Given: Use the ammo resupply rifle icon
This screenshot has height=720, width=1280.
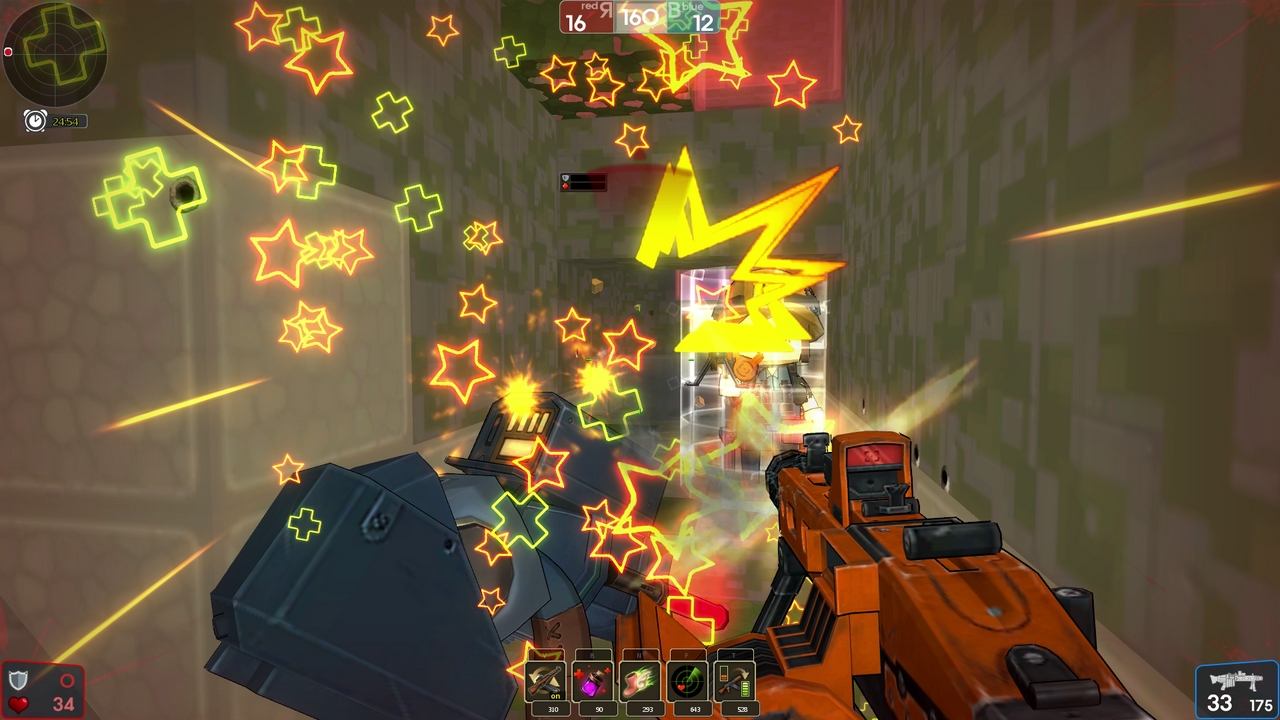Looking at the screenshot, I should pyautogui.click(x=736, y=682).
